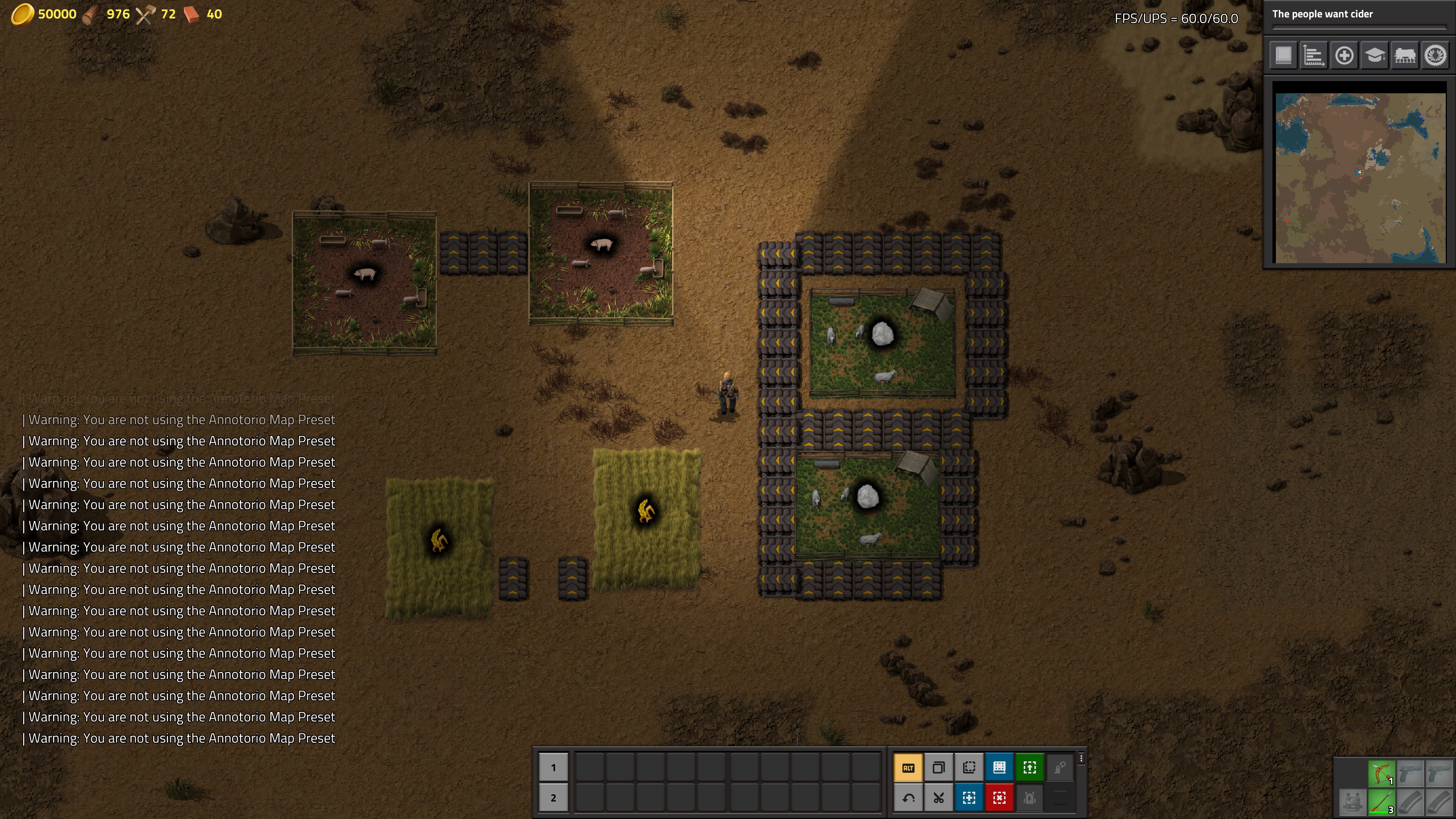Choose the dashed-square paste tool
This screenshot has height=819, width=1456.
pyautogui.click(x=970, y=767)
